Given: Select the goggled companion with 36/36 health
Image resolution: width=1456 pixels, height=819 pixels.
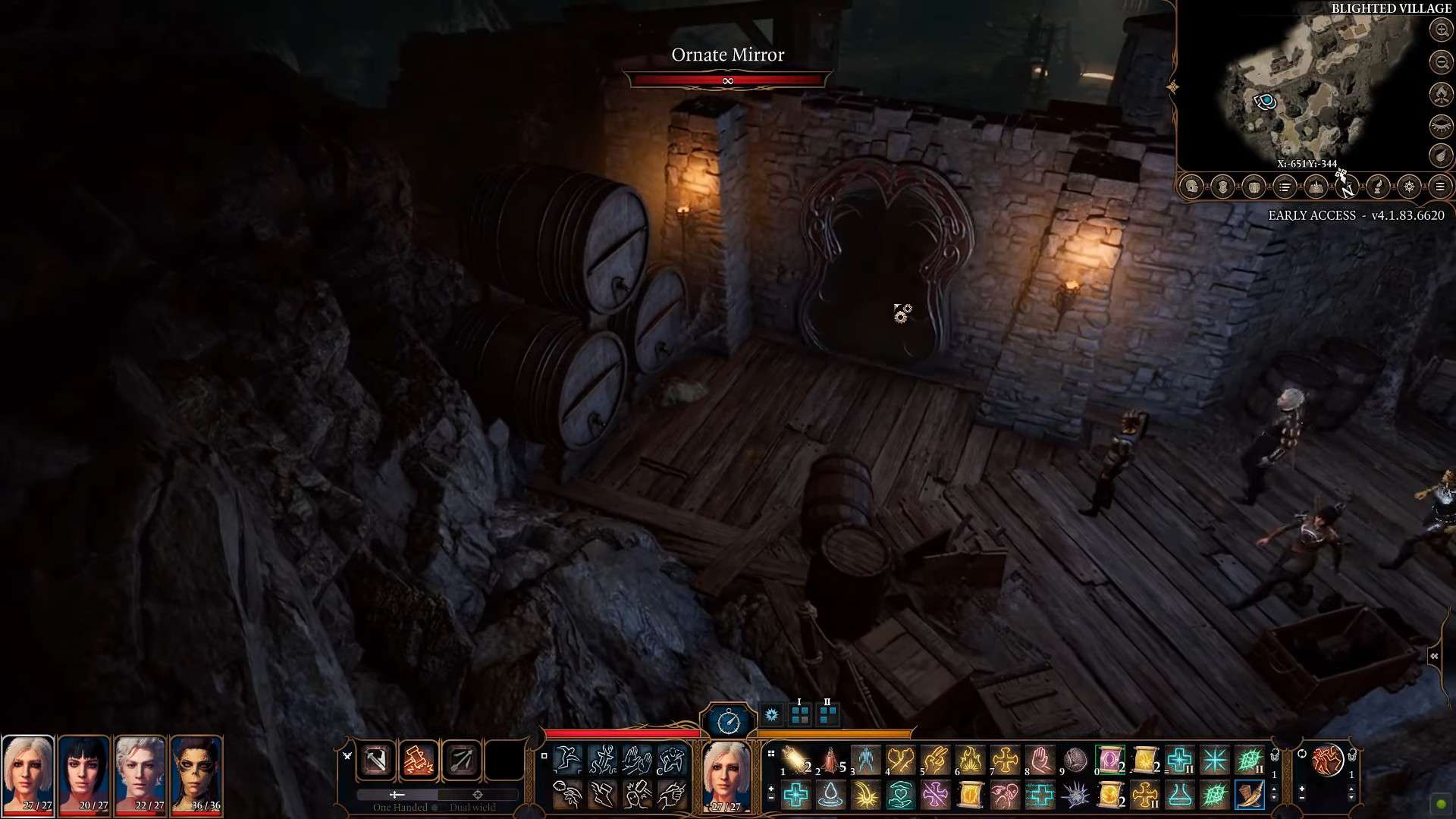Looking at the screenshot, I should click(196, 773).
